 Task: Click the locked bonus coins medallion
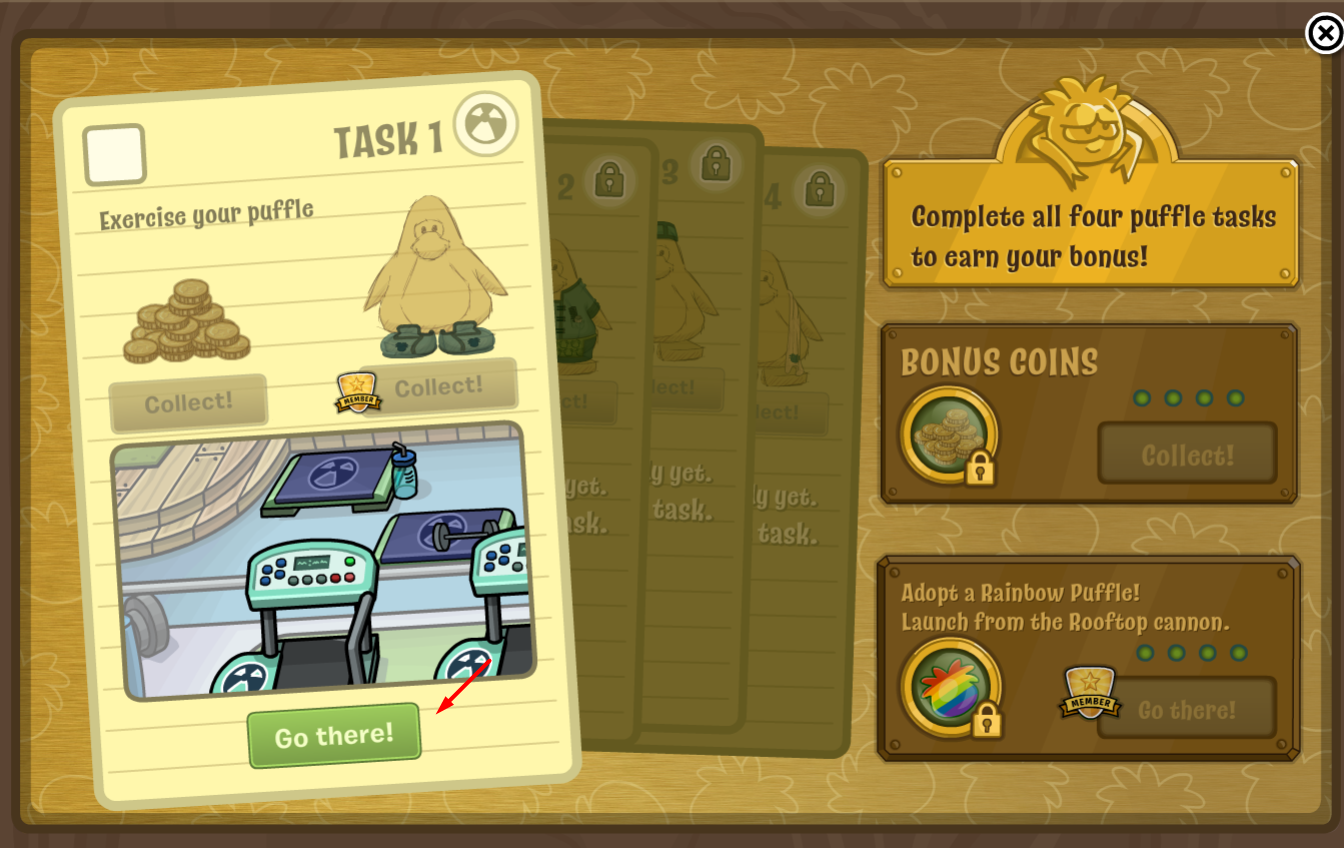click(948, 435)
